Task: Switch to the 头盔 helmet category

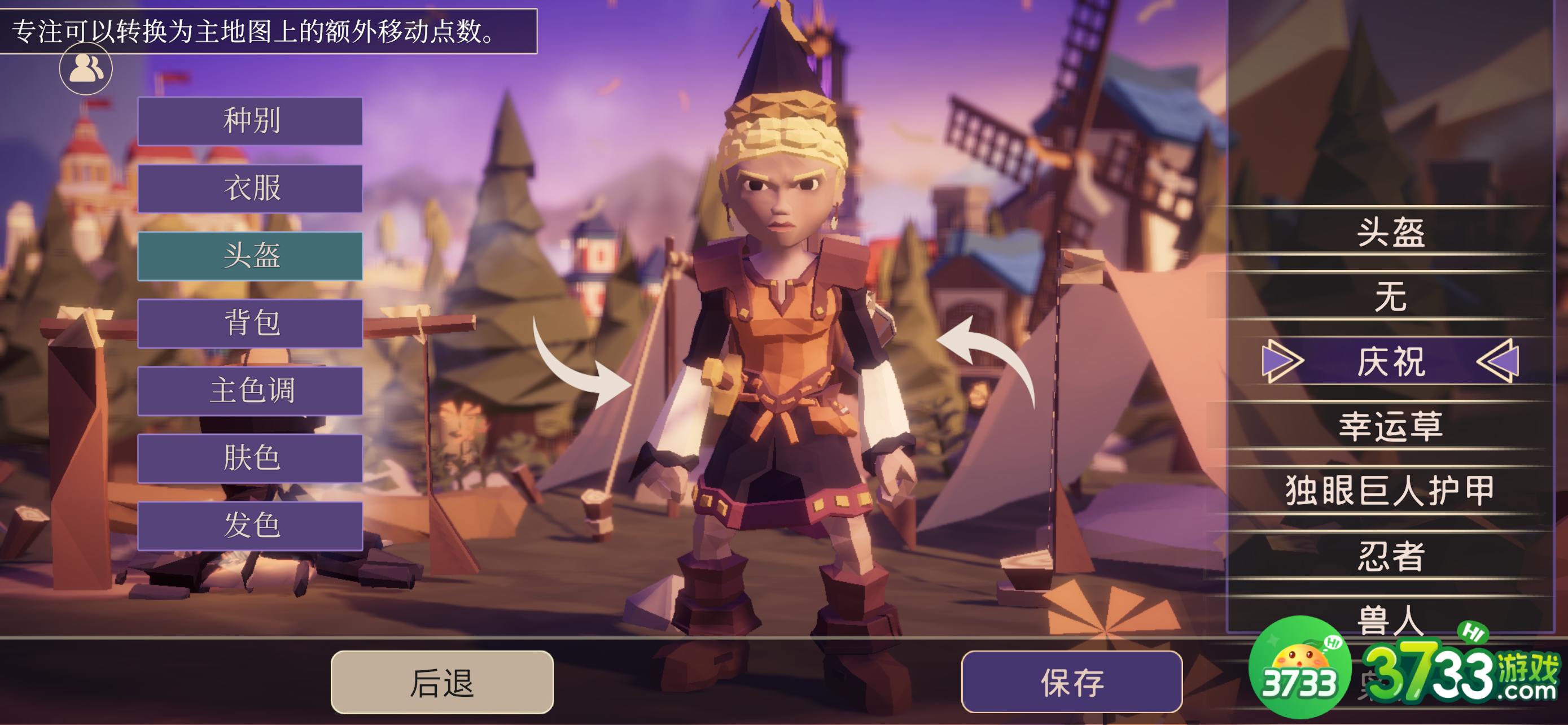Action: coord(250,256)
